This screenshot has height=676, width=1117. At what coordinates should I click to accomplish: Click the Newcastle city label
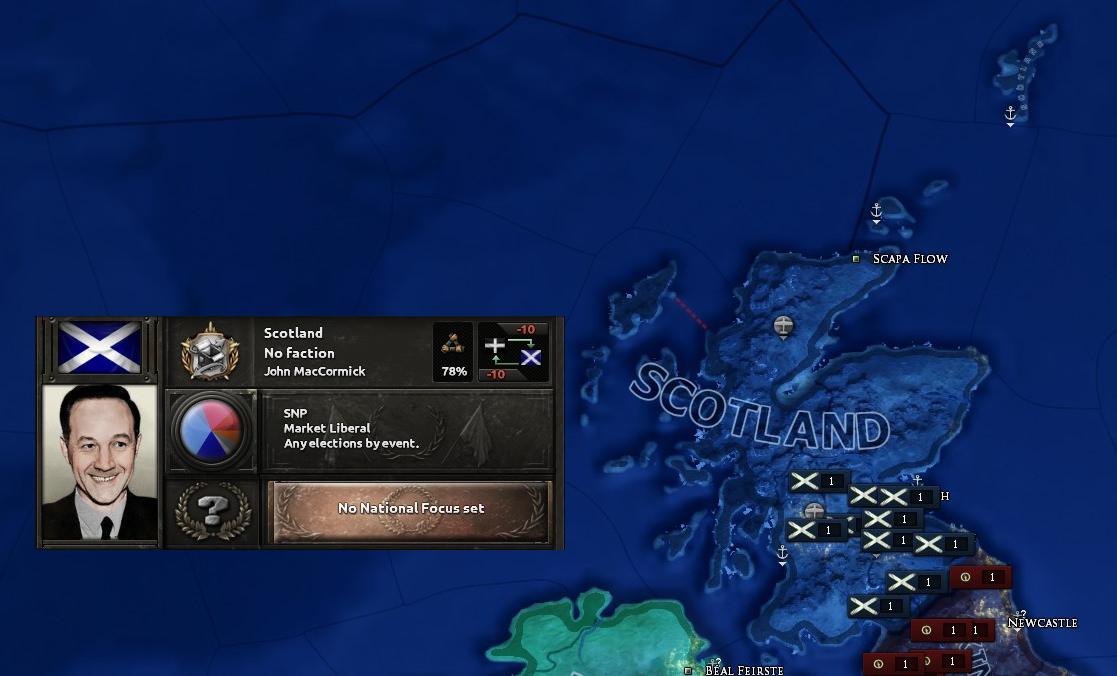tap(1042, 623)
